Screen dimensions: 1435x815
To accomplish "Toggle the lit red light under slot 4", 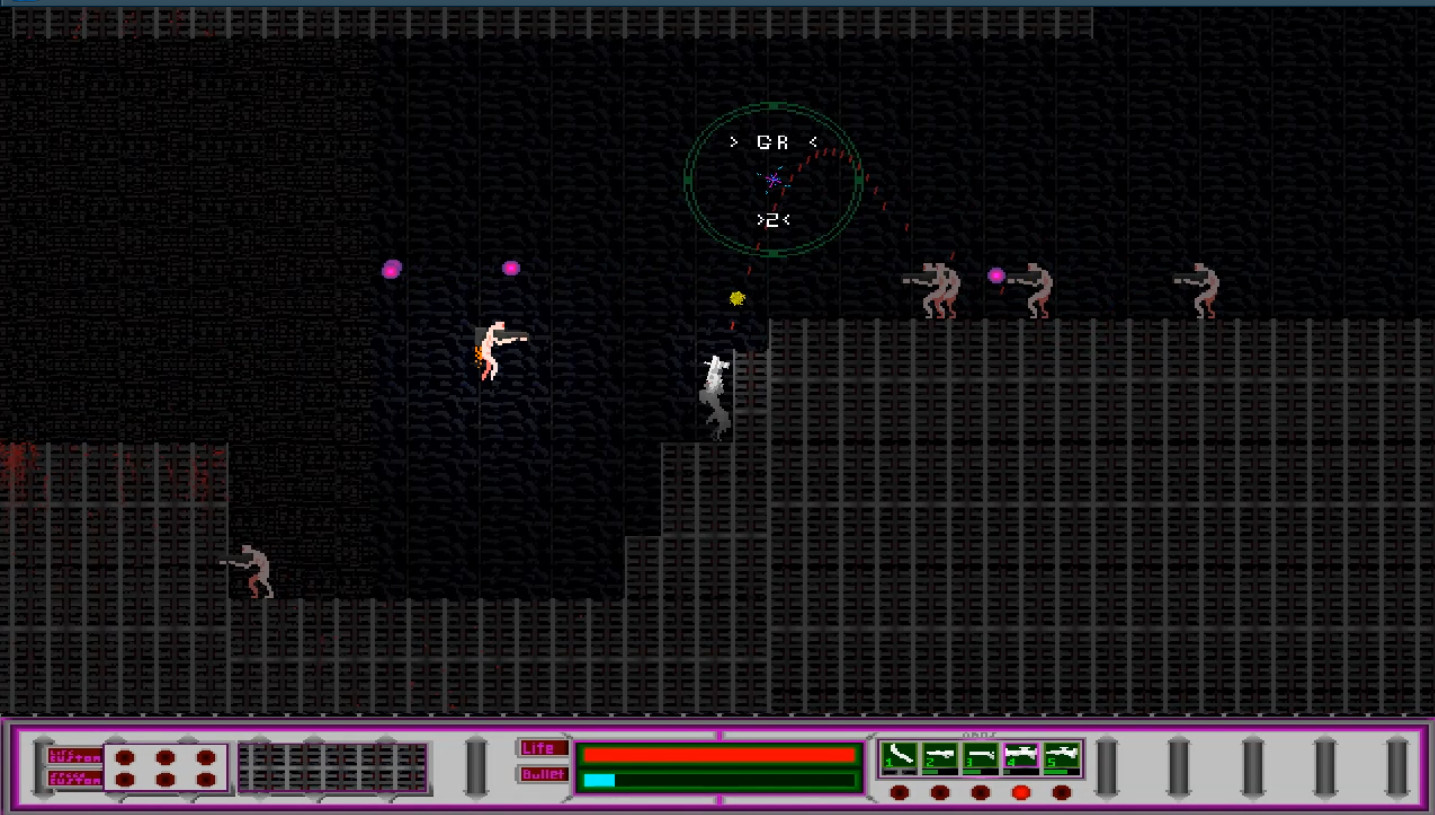I will pyautogui.click(x=1020, y=790).
